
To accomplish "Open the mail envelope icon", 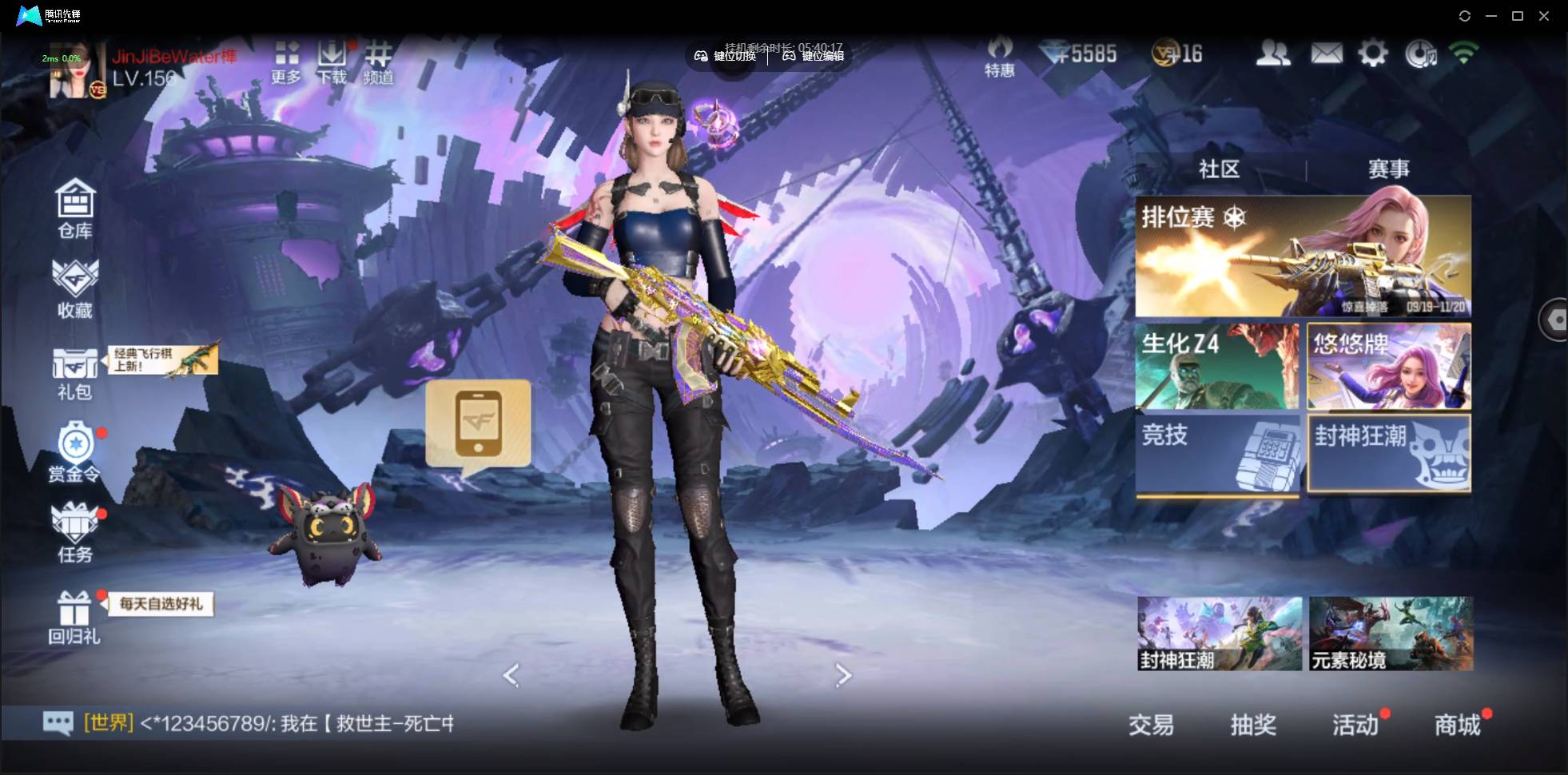I will [x=1327, y=54].
